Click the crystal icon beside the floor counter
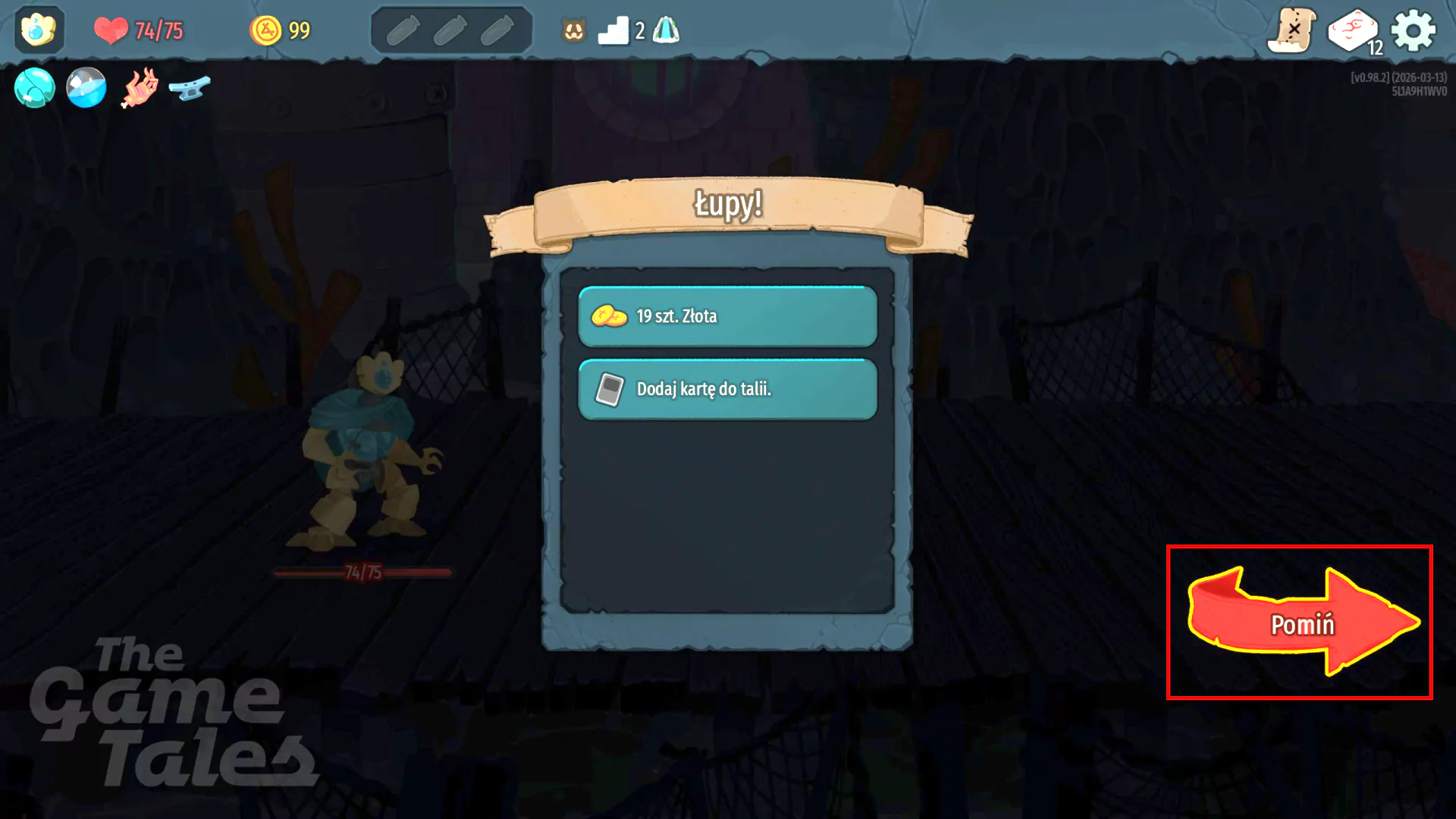The image size is (1456, 819). click(666, 30)
